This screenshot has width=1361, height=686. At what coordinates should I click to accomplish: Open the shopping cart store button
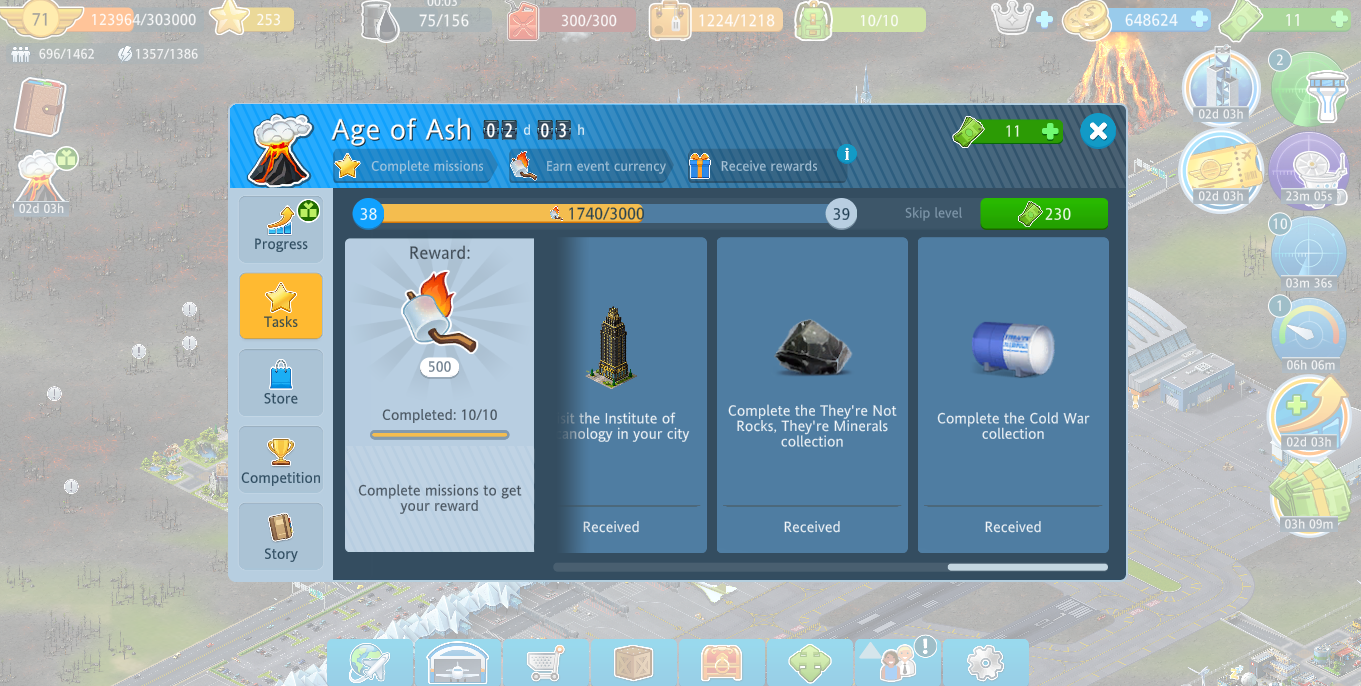tap(546, 663)
